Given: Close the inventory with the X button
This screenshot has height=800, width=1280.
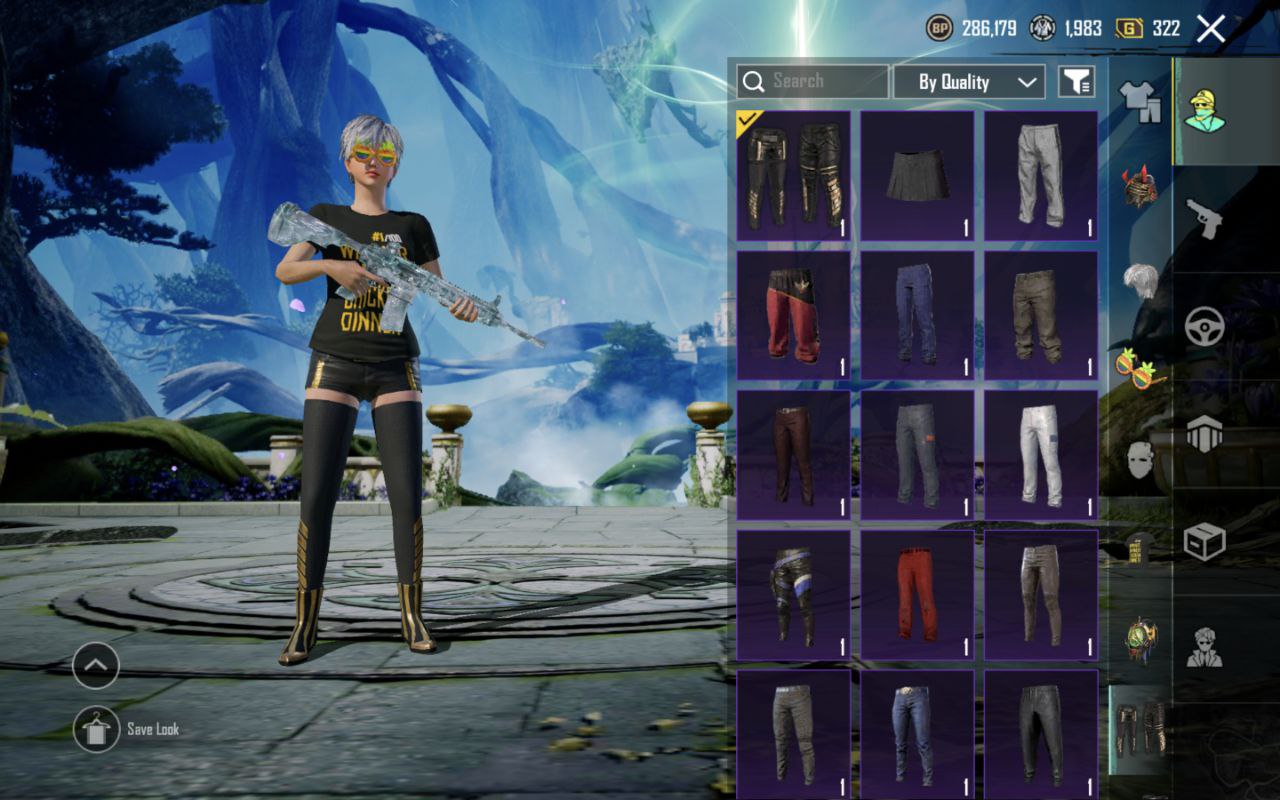Looking at the screenshot, I should coord(1210,29).
